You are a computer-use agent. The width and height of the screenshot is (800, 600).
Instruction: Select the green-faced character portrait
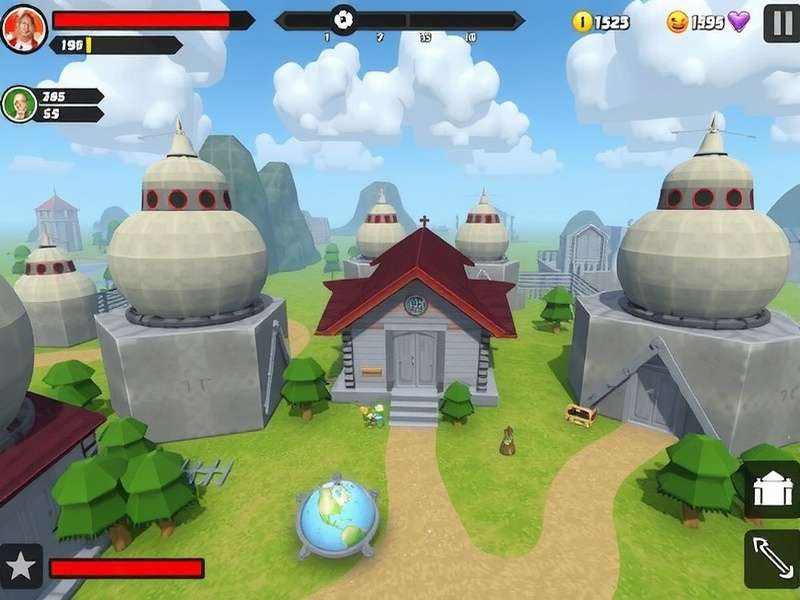click(x=18, y=104)
